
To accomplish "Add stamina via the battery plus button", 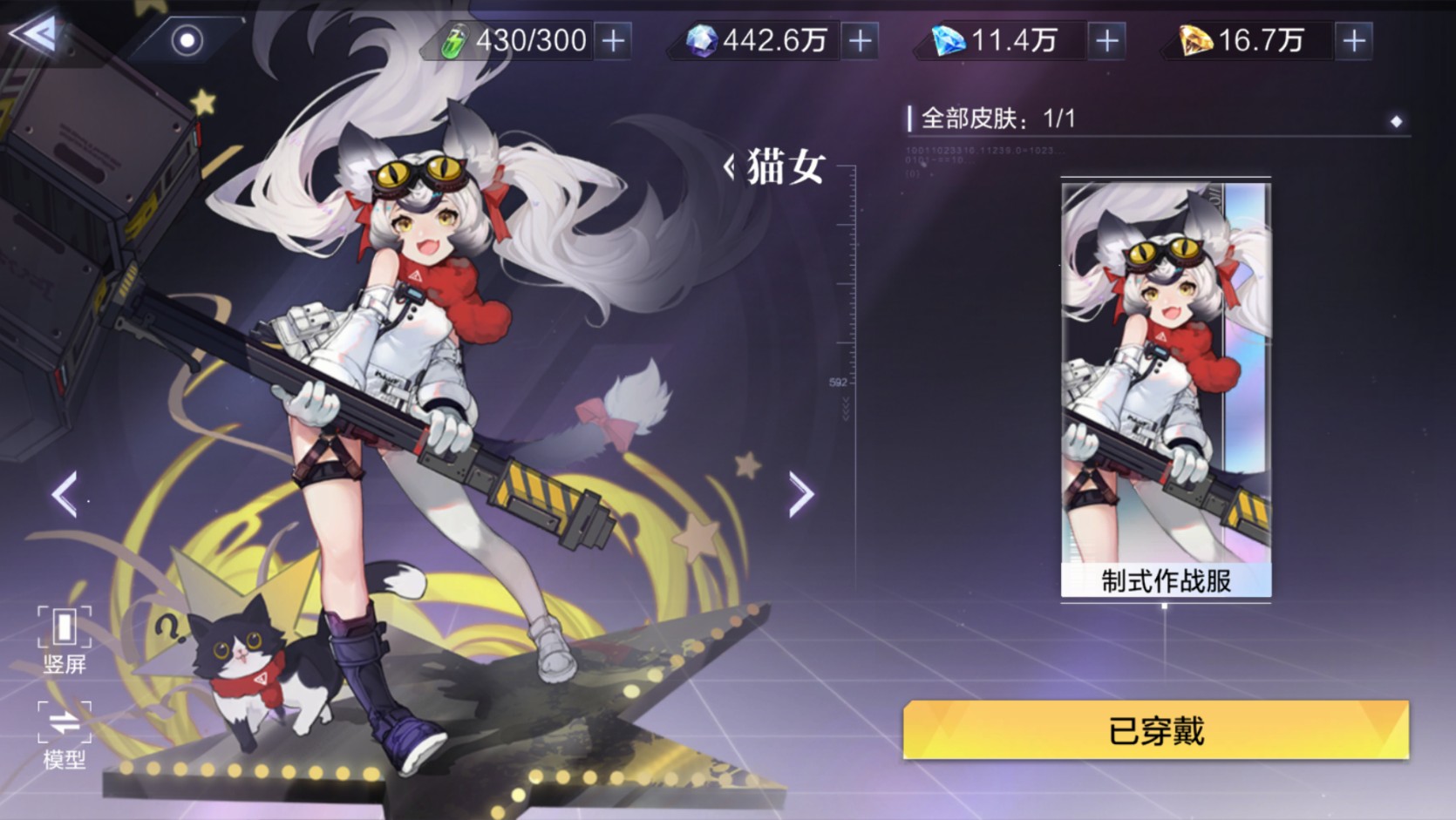I will click(614, 40).
